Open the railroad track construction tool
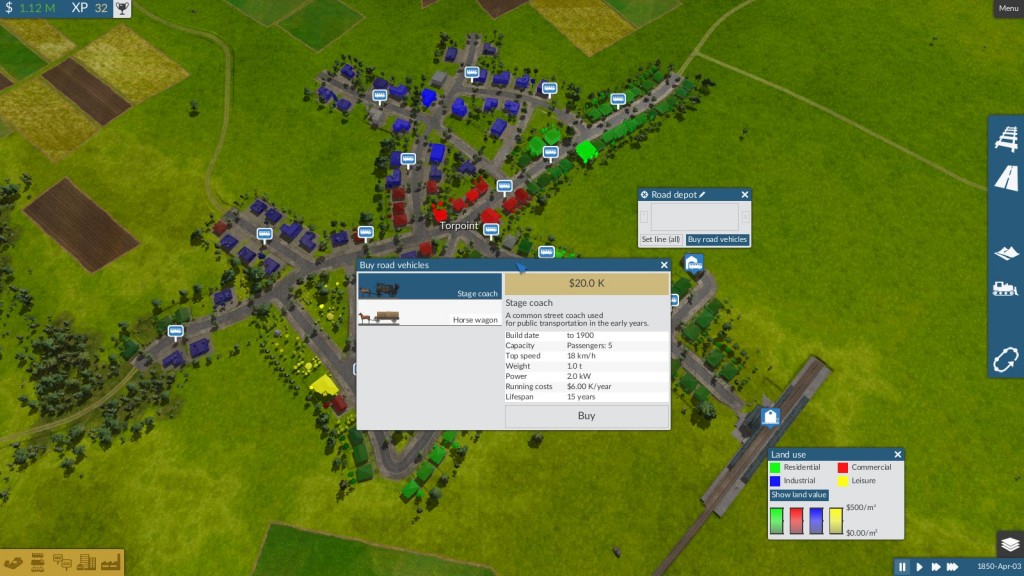 [x=1006, y=139]
